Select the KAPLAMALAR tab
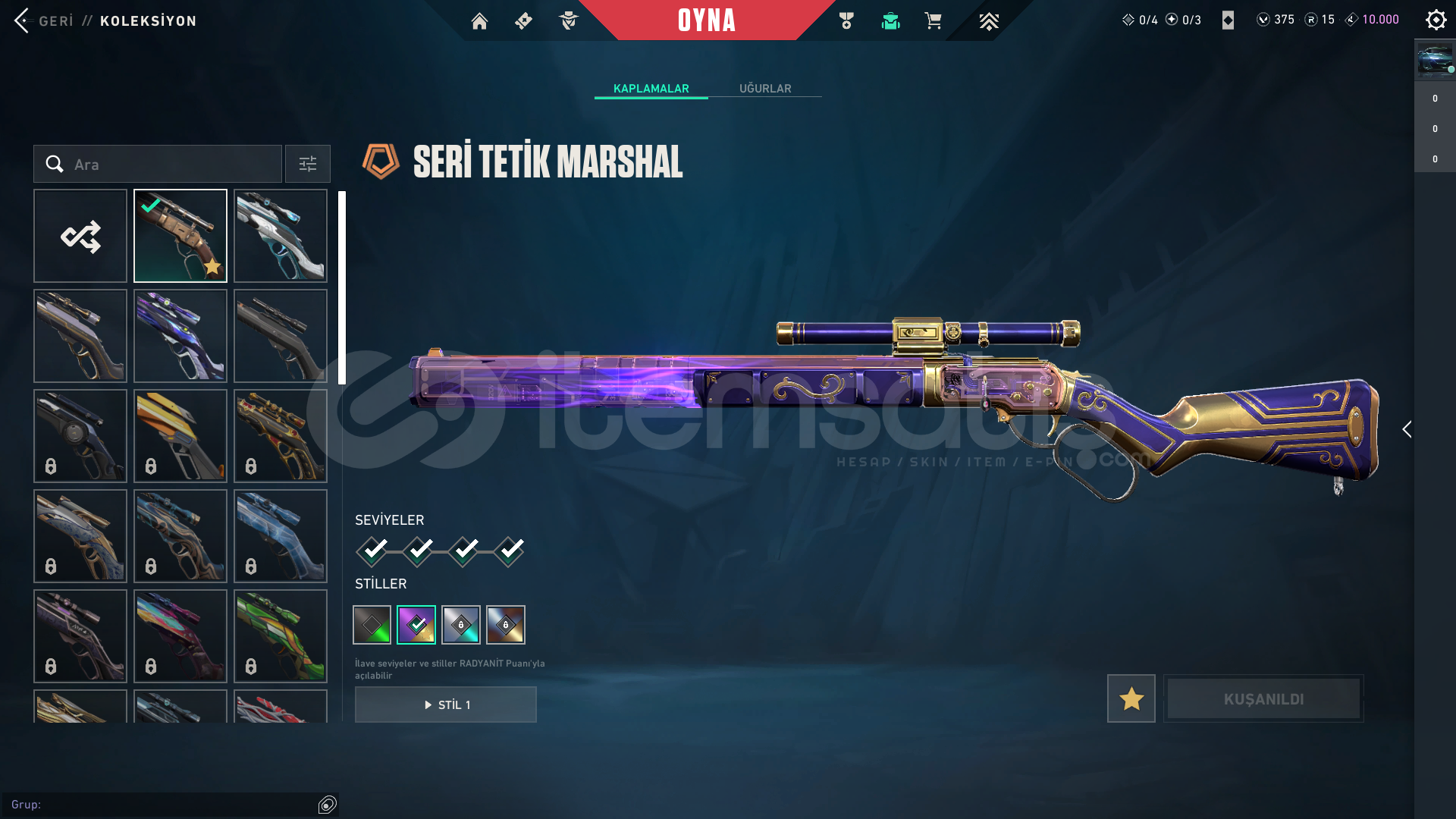1456x819 pixels. 651,89
